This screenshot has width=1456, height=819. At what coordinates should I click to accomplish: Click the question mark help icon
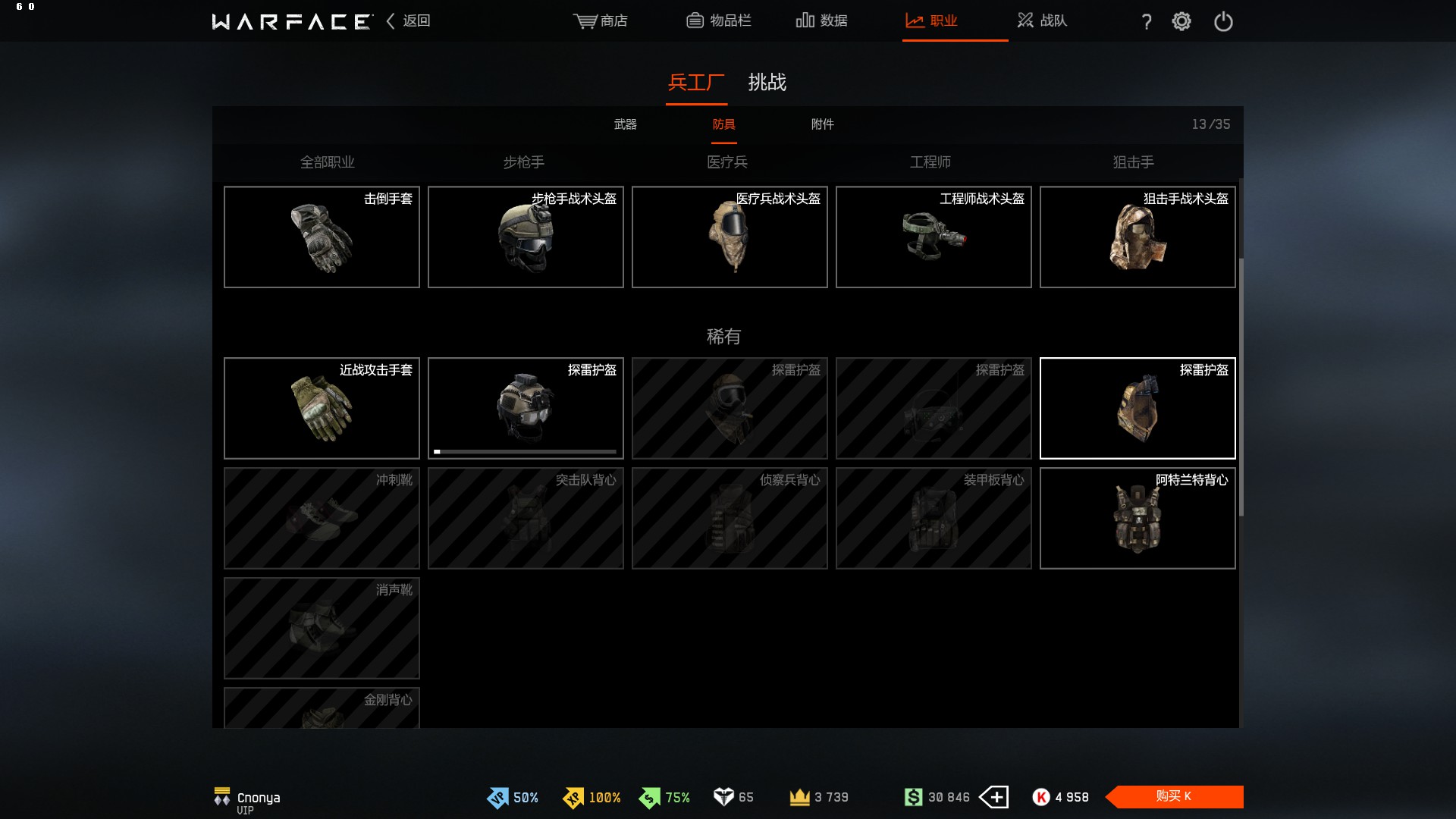[1147, 22]
